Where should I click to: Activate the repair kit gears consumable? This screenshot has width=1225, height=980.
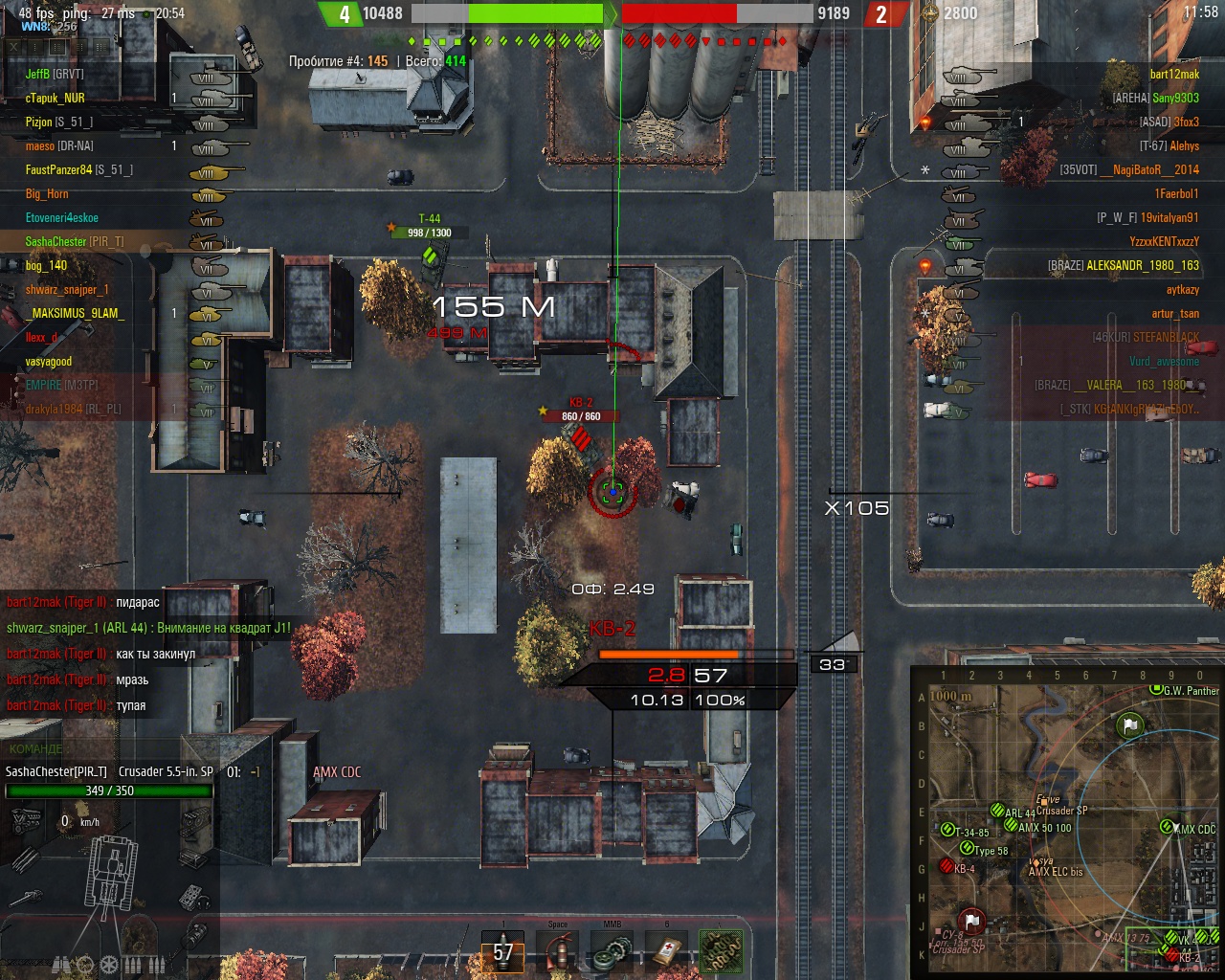click(x=612, y=952)
